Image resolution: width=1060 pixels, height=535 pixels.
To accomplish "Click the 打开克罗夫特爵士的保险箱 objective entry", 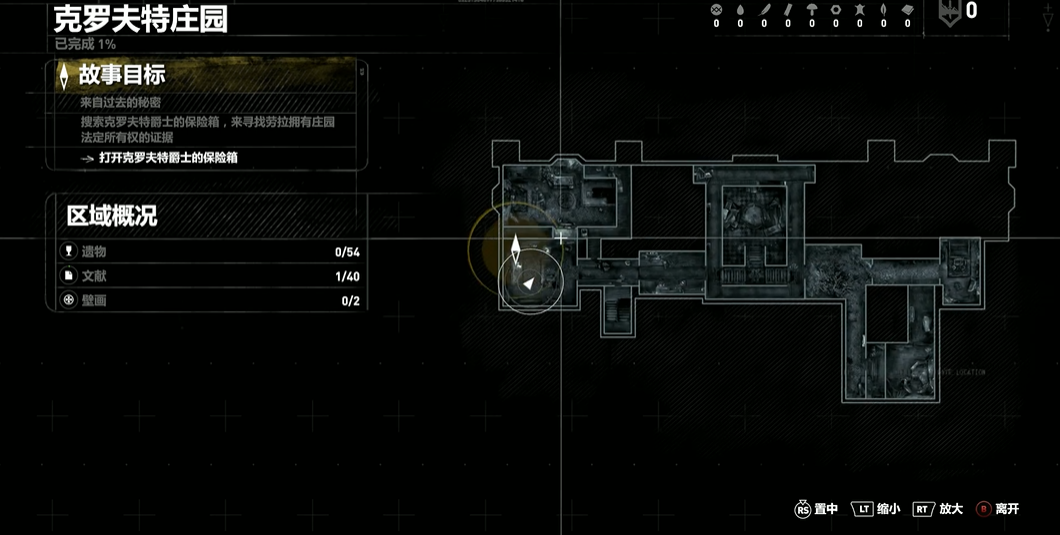I will tap(168, 158).
